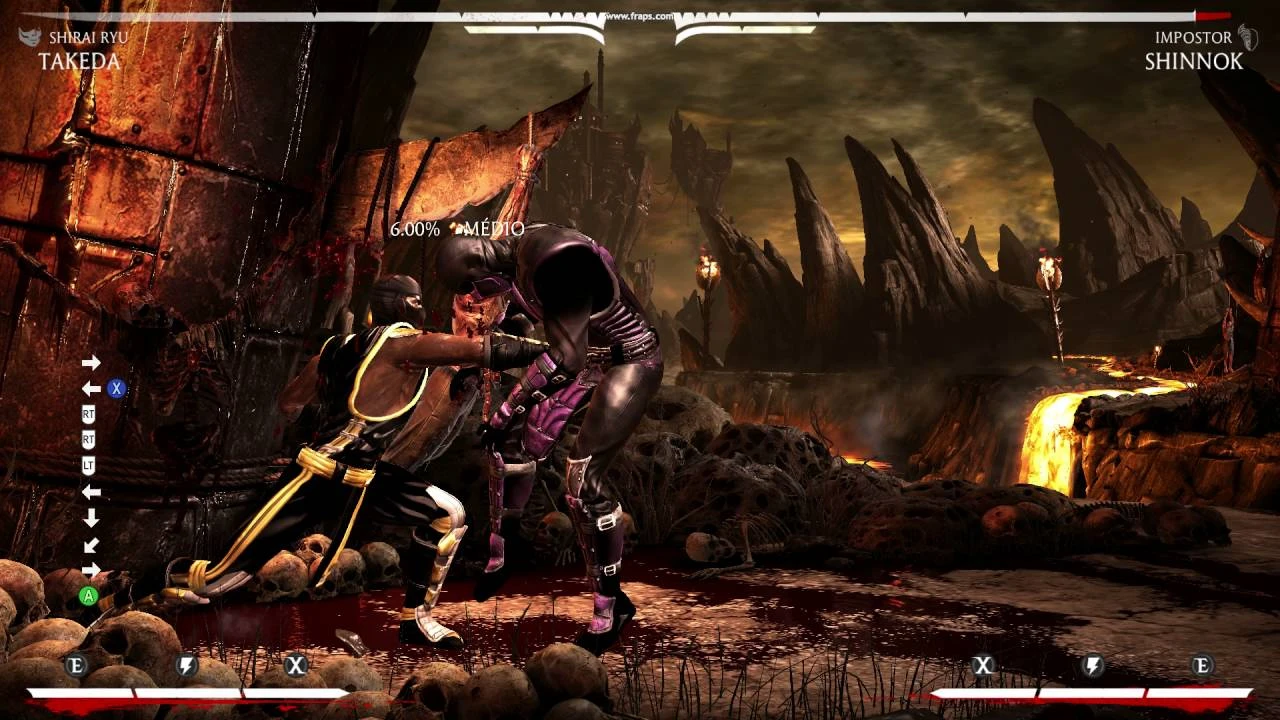The image size is (1280, 720).
Task: Click the SHINNOK name label
Action: [x=1193, y=60]
